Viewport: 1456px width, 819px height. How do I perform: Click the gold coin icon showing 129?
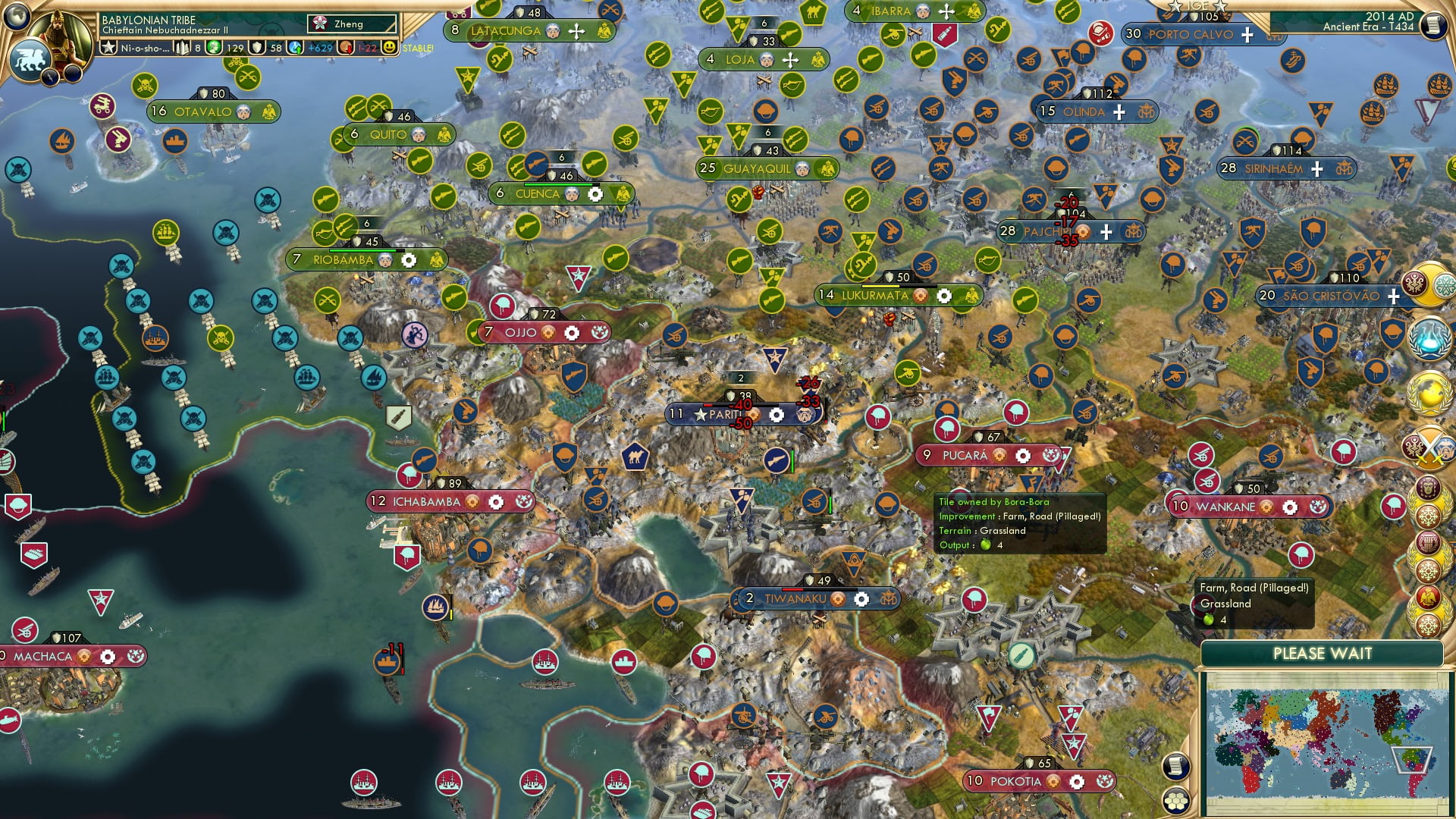213,48
